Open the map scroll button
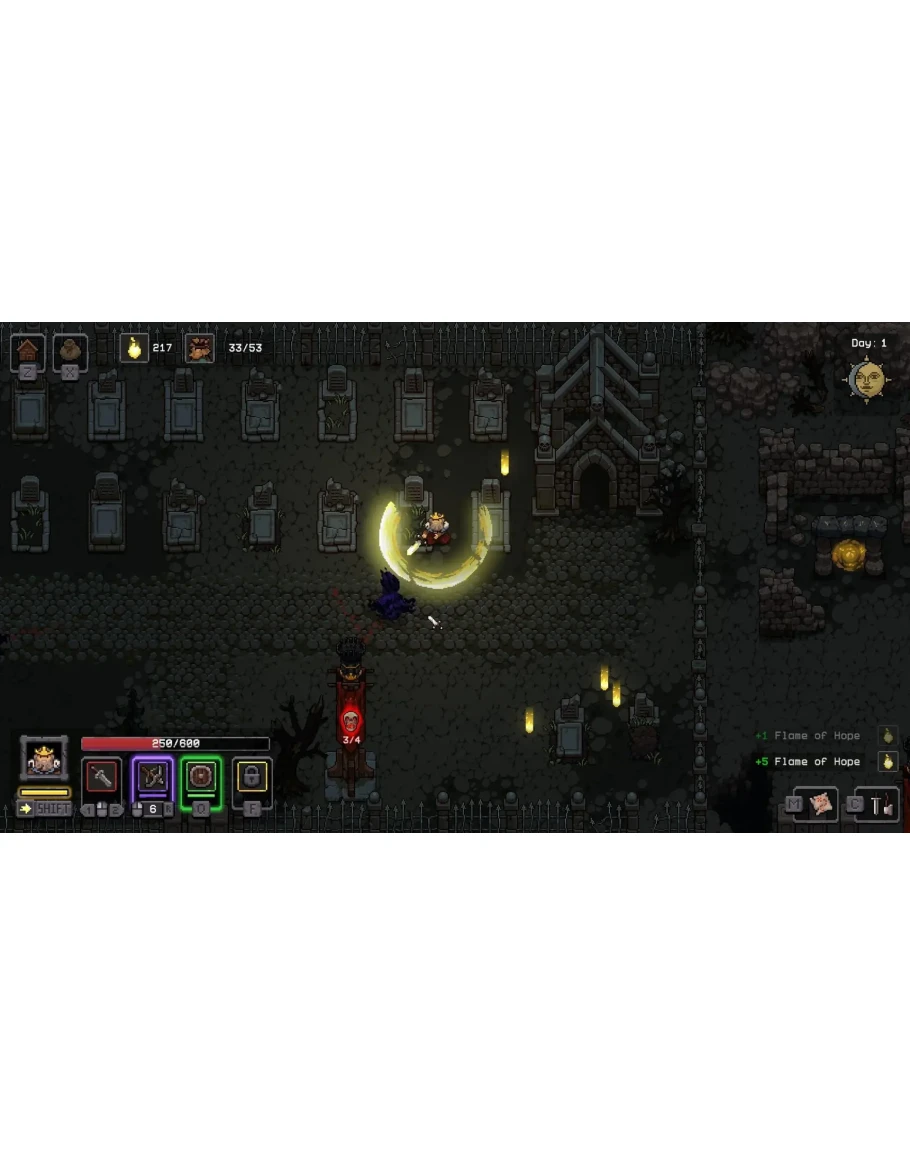Viewport: 910px width, 1155px height. tap(821, 803)
